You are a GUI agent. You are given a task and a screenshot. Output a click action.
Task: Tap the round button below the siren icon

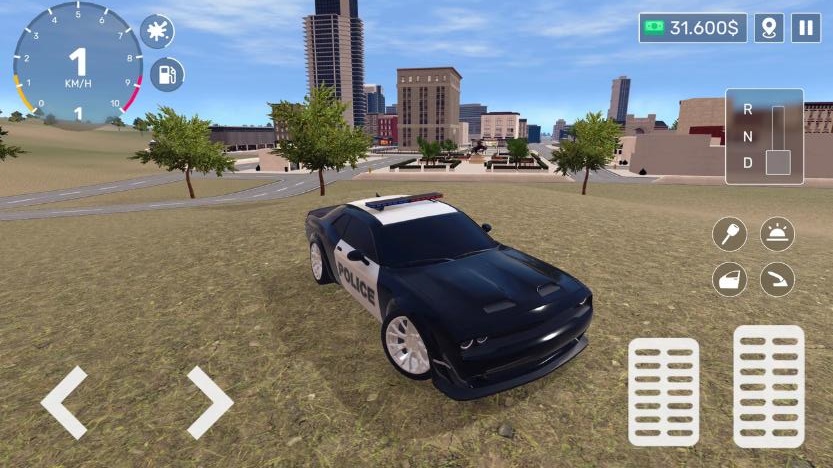777,279
